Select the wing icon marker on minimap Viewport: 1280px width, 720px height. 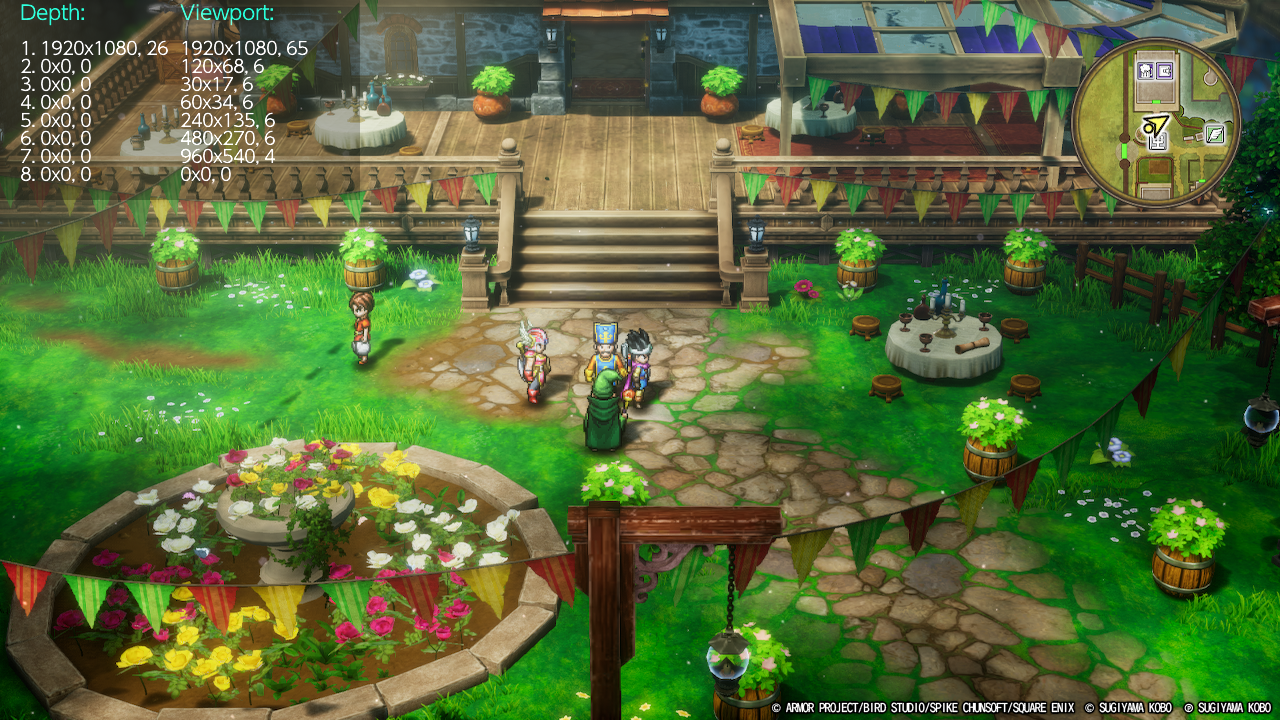(1215, 133)
